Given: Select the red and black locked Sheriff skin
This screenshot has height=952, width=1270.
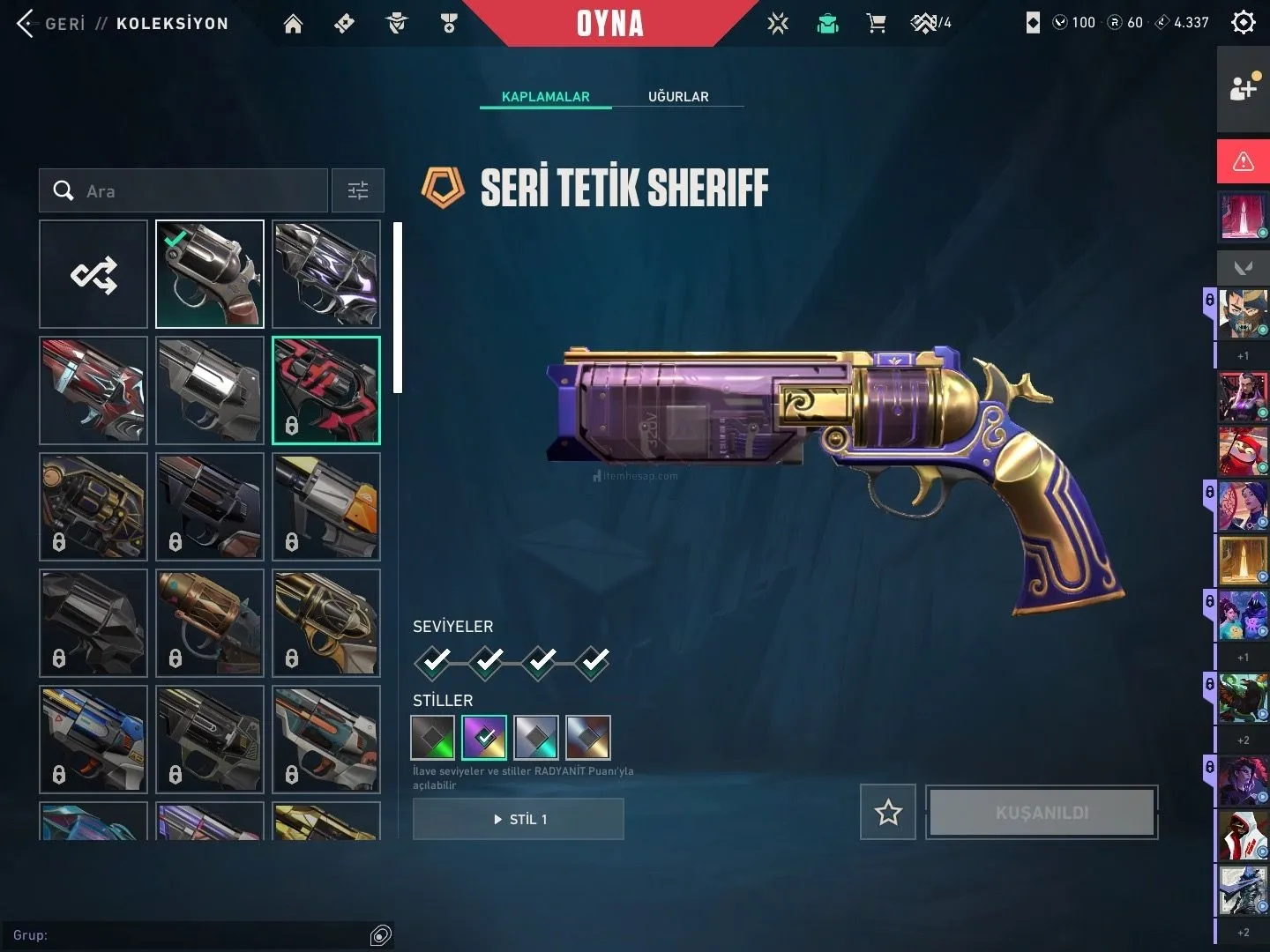Looking at the screenshot, I should click(326, 390).
